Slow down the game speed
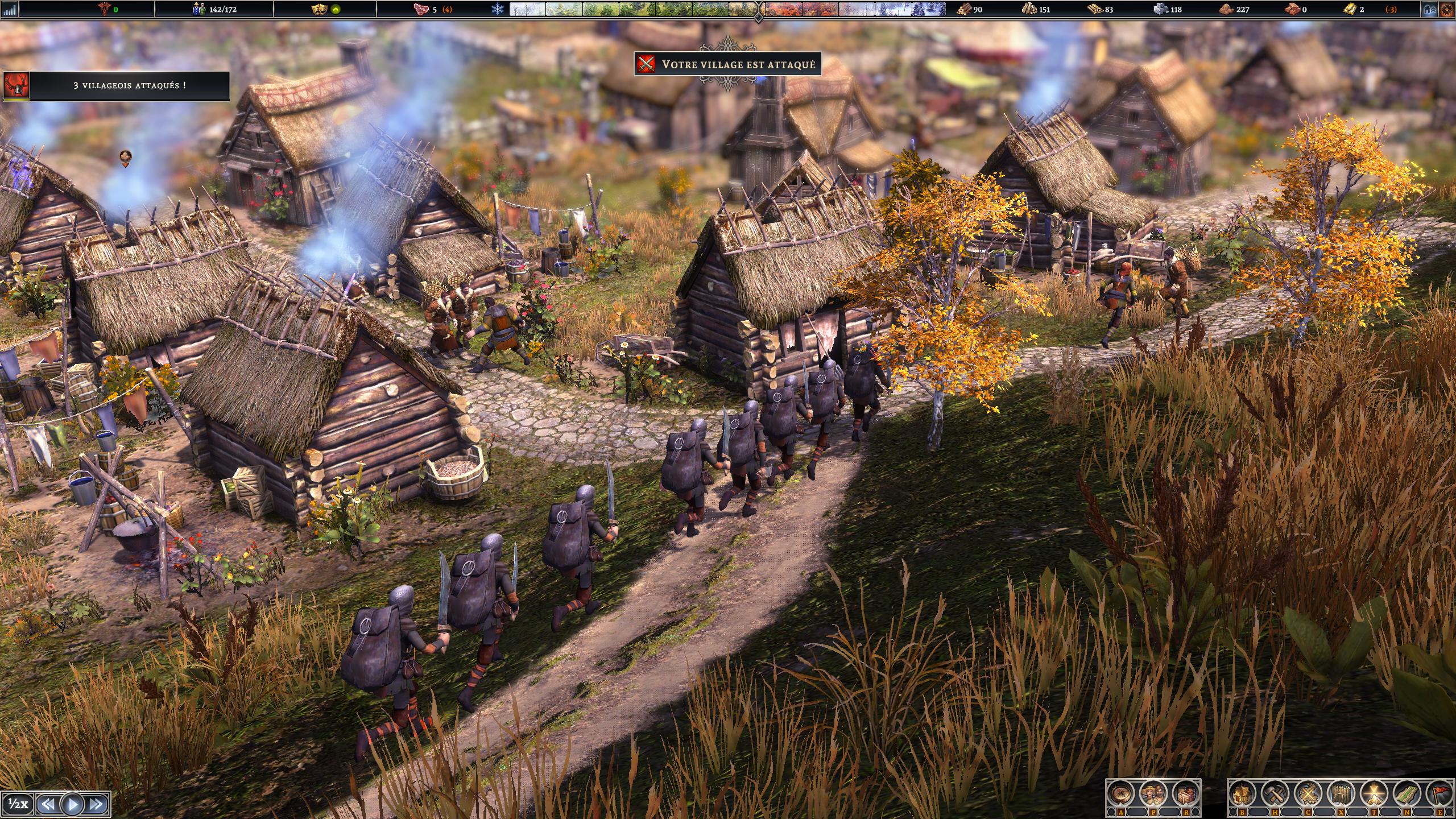Viewport: 1456px width, 819px height. coord(48,804)
